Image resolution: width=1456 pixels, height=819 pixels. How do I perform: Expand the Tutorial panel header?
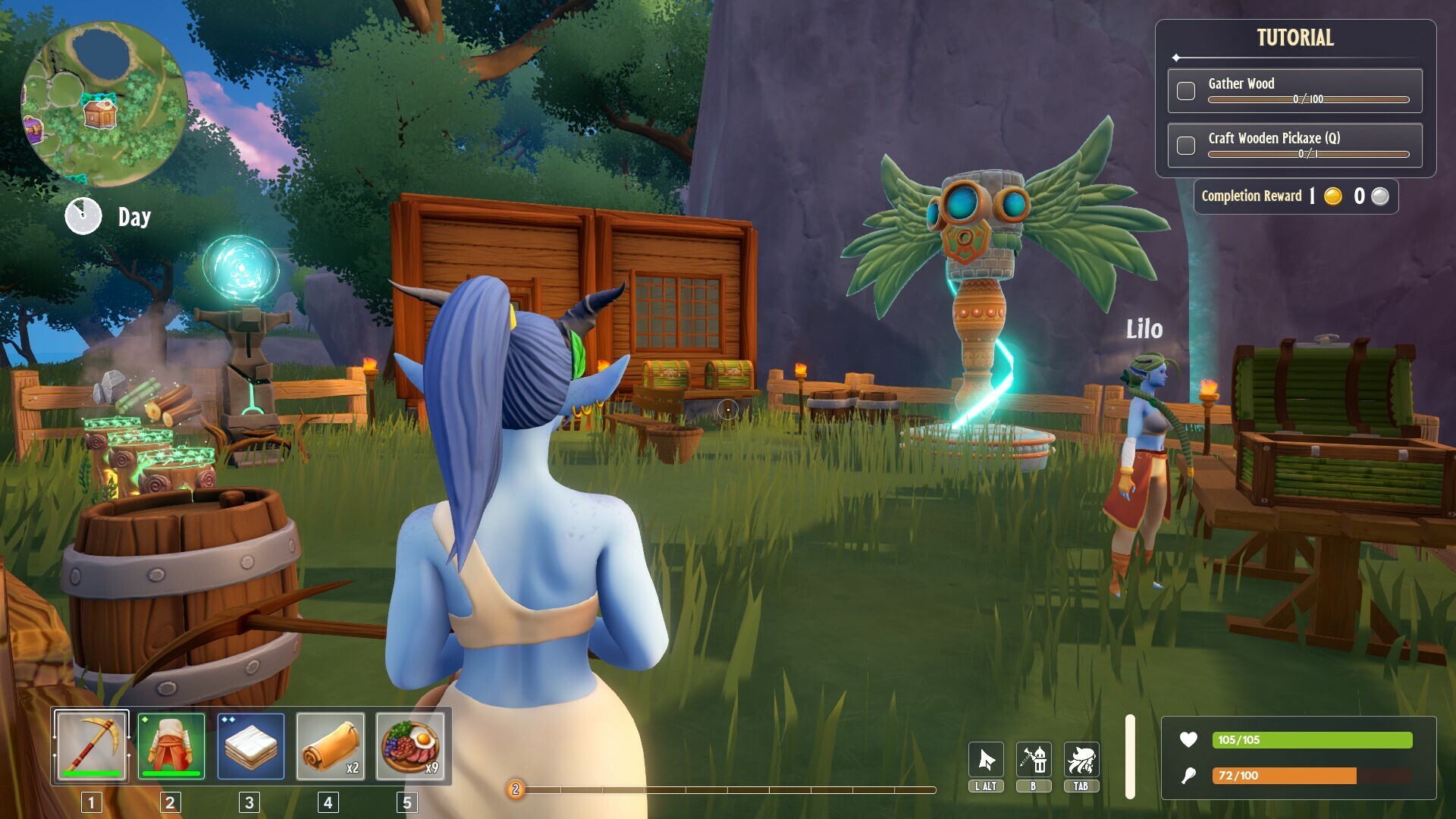[x=1294, y=37]
